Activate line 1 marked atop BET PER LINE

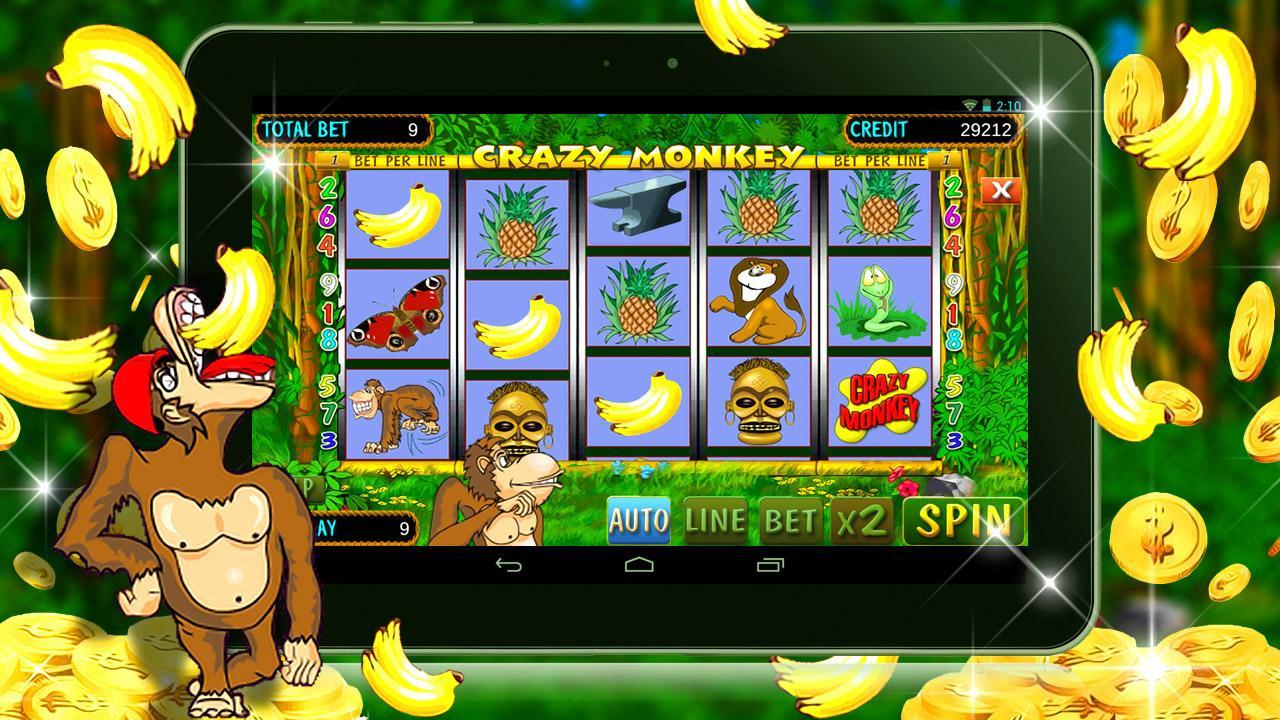(333, 159)
